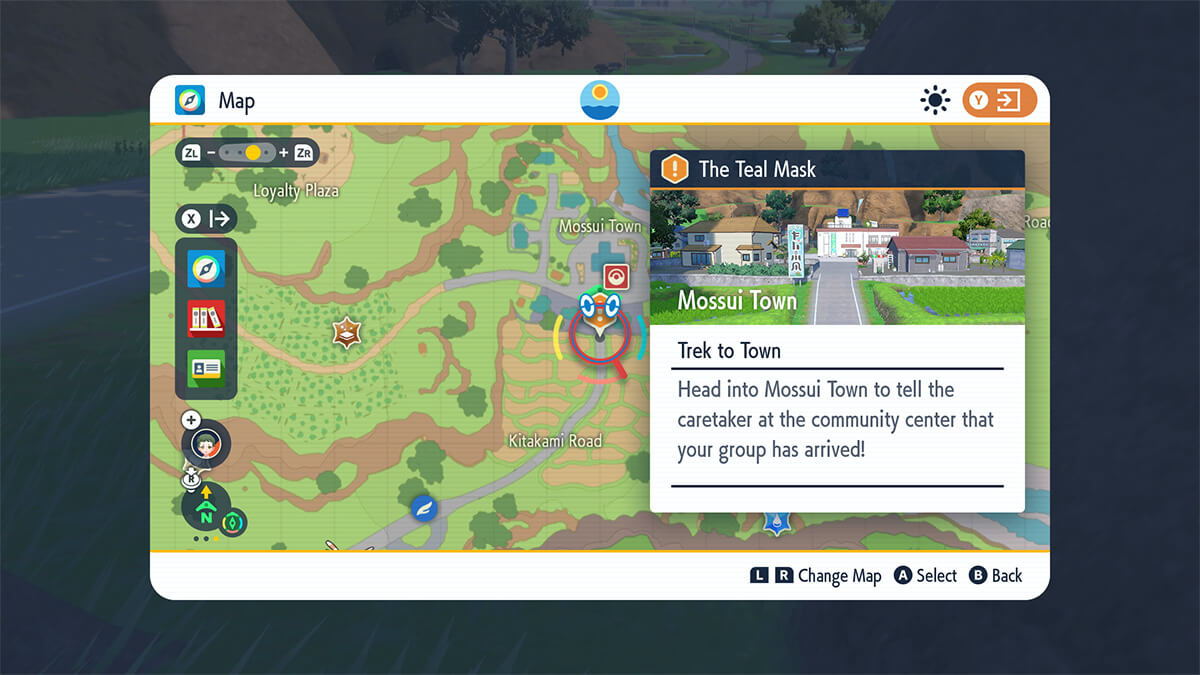Click the north-facing compass orientation icon
1200x675 pixels.
click(206, 511)
